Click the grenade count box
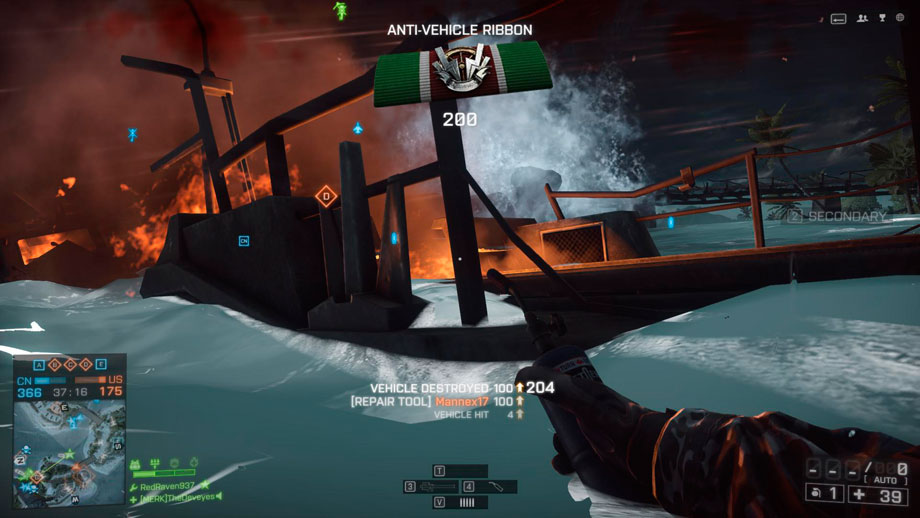The height and width of the screenshot is (518, 920). pos(824,492)
